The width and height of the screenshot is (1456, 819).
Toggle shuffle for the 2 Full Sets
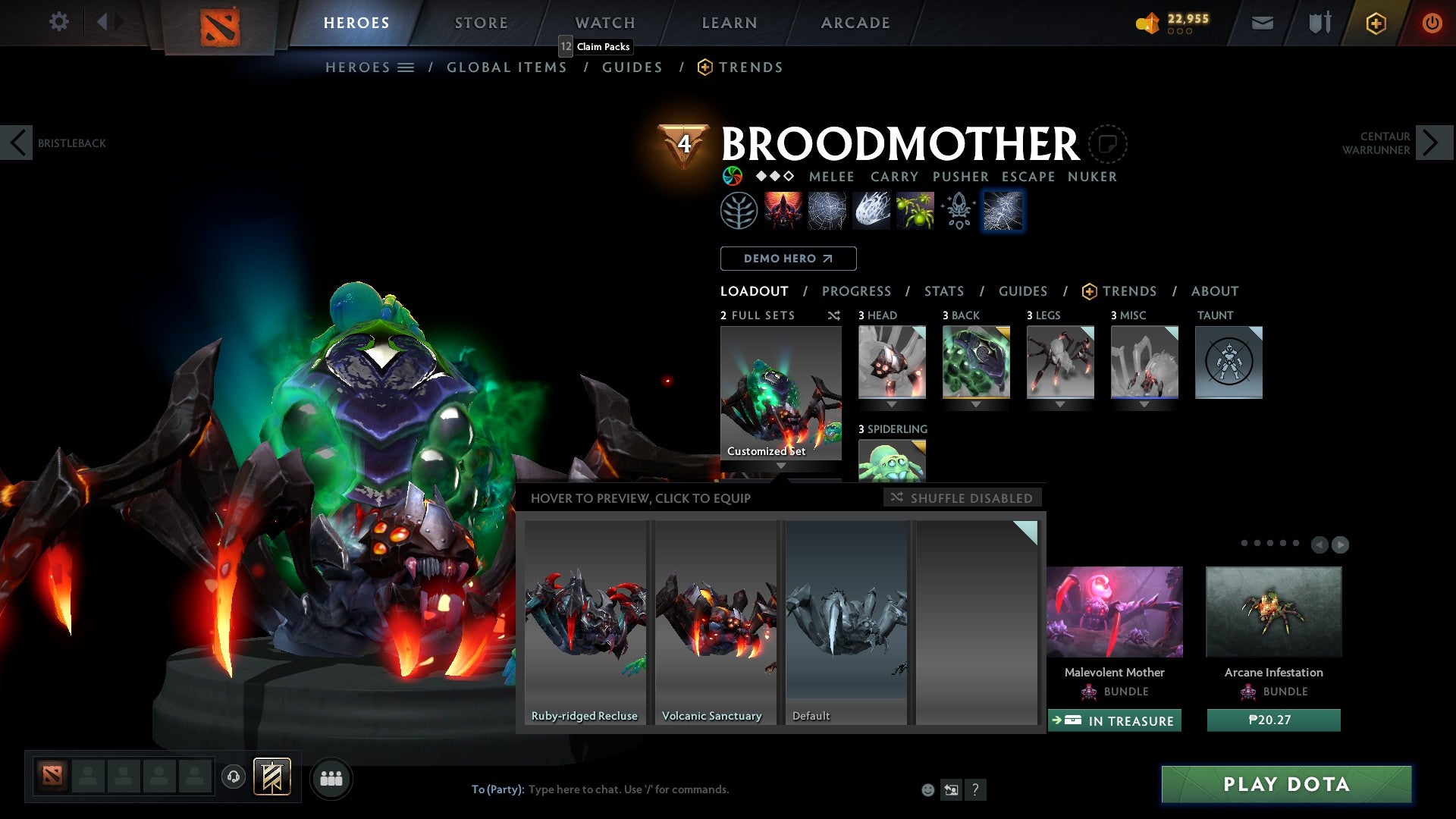834,315
